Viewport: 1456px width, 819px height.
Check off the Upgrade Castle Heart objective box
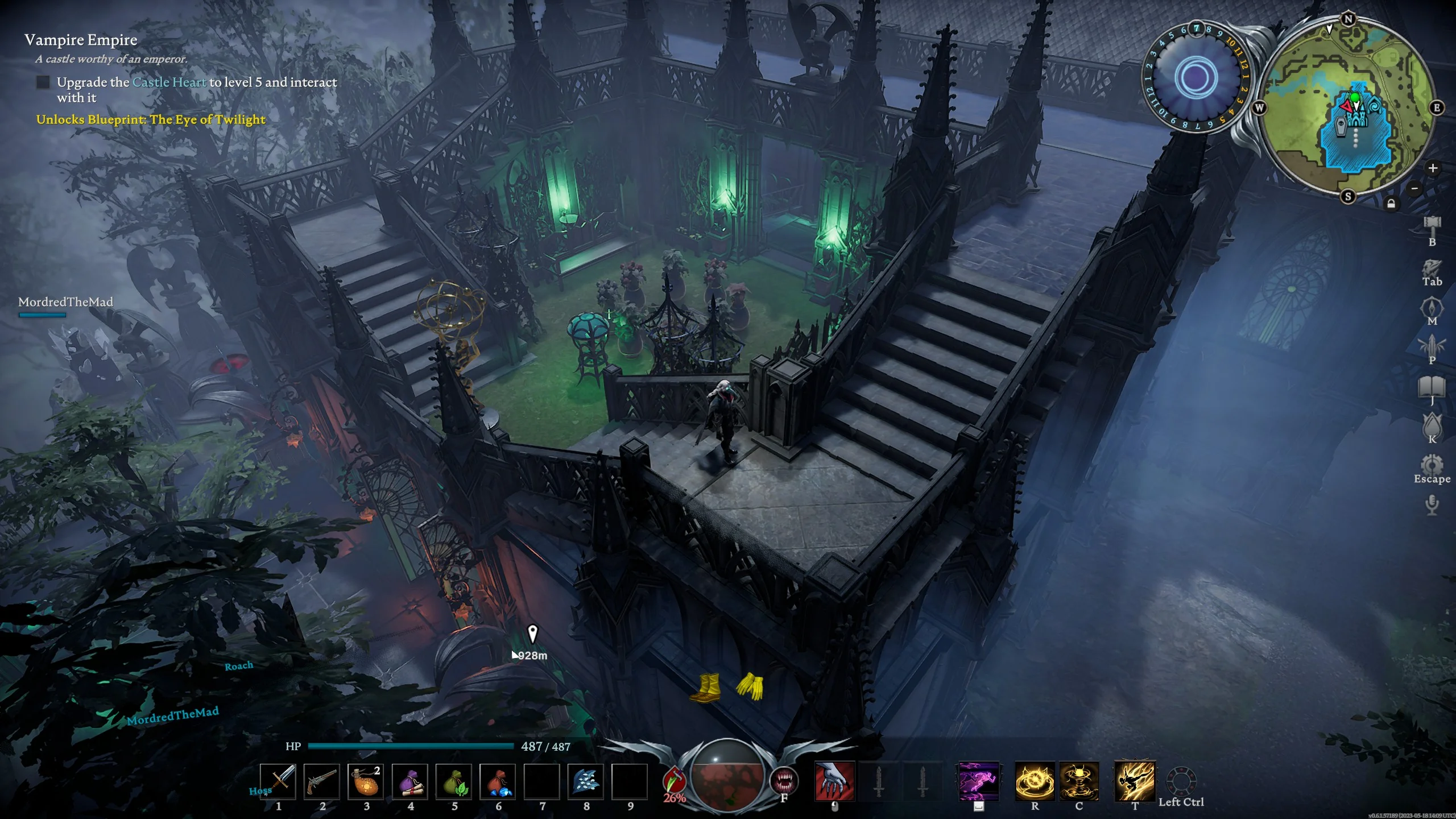coord(43,83)
